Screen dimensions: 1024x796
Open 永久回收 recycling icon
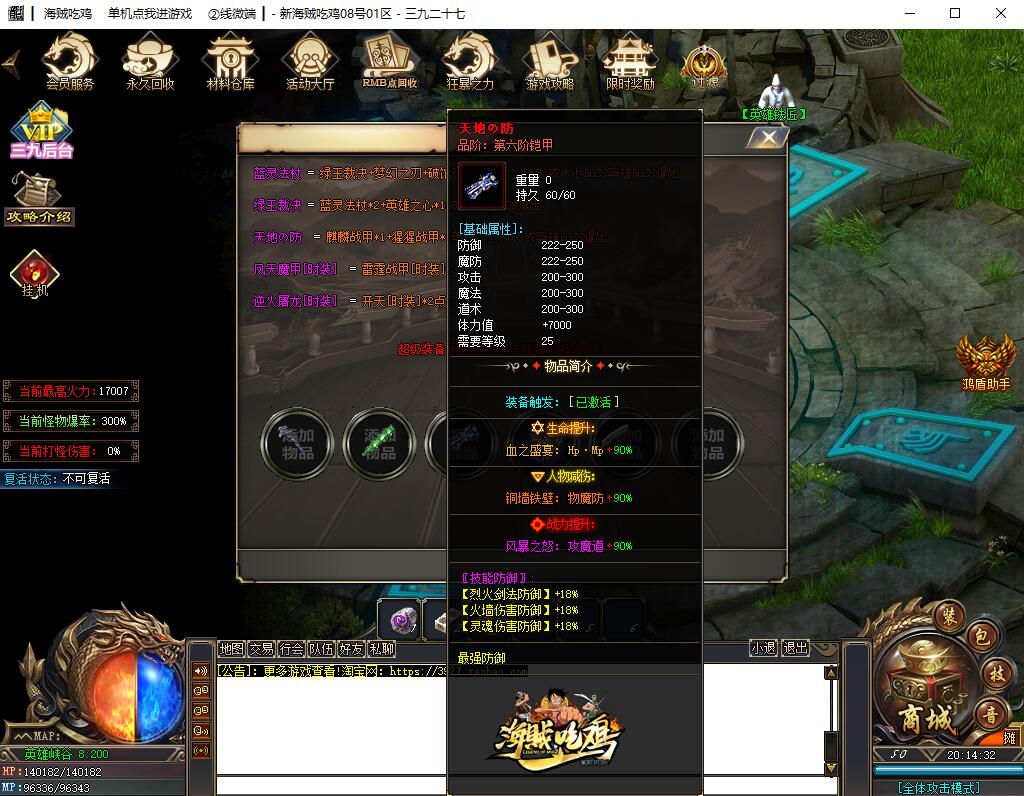tap(150, 62)
